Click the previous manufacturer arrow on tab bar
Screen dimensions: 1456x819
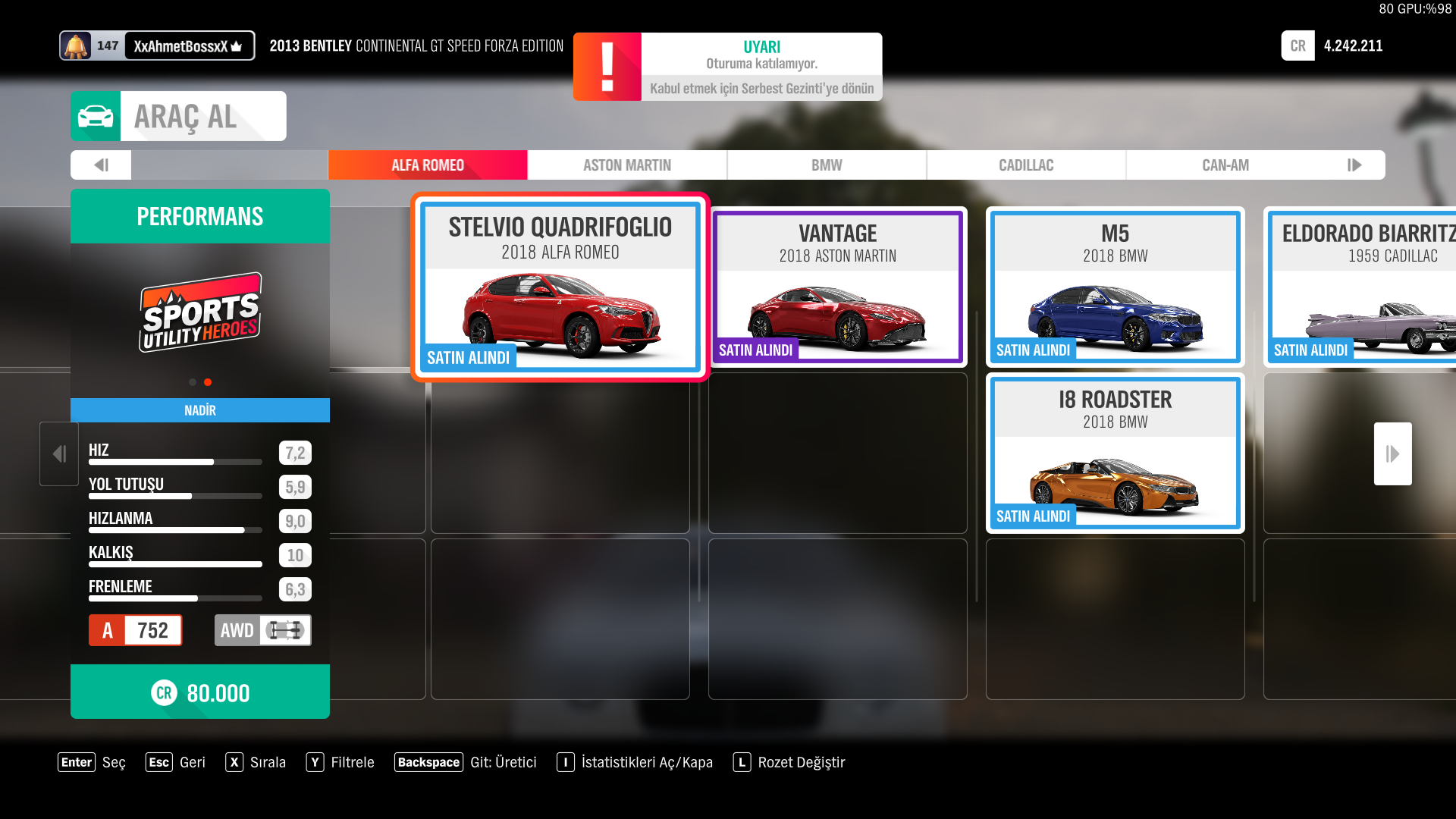coord(101,165)
